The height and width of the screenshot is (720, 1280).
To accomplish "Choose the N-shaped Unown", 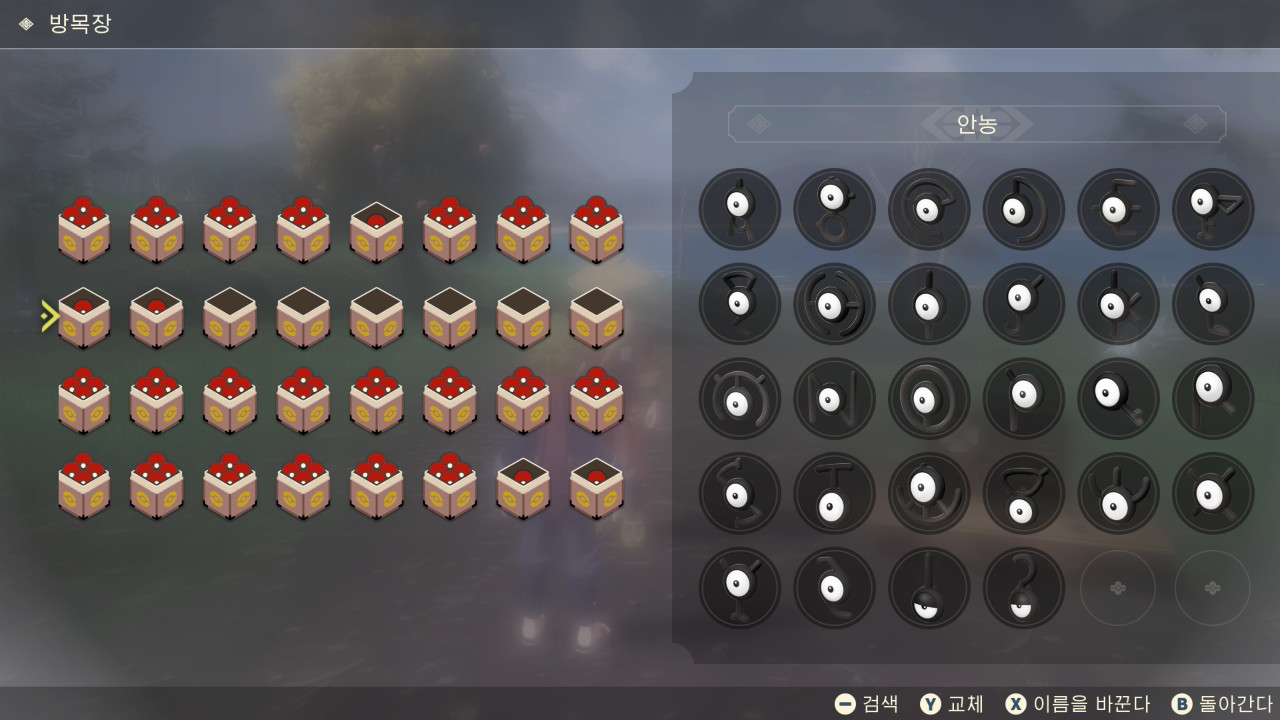I will tap(834, 399).
